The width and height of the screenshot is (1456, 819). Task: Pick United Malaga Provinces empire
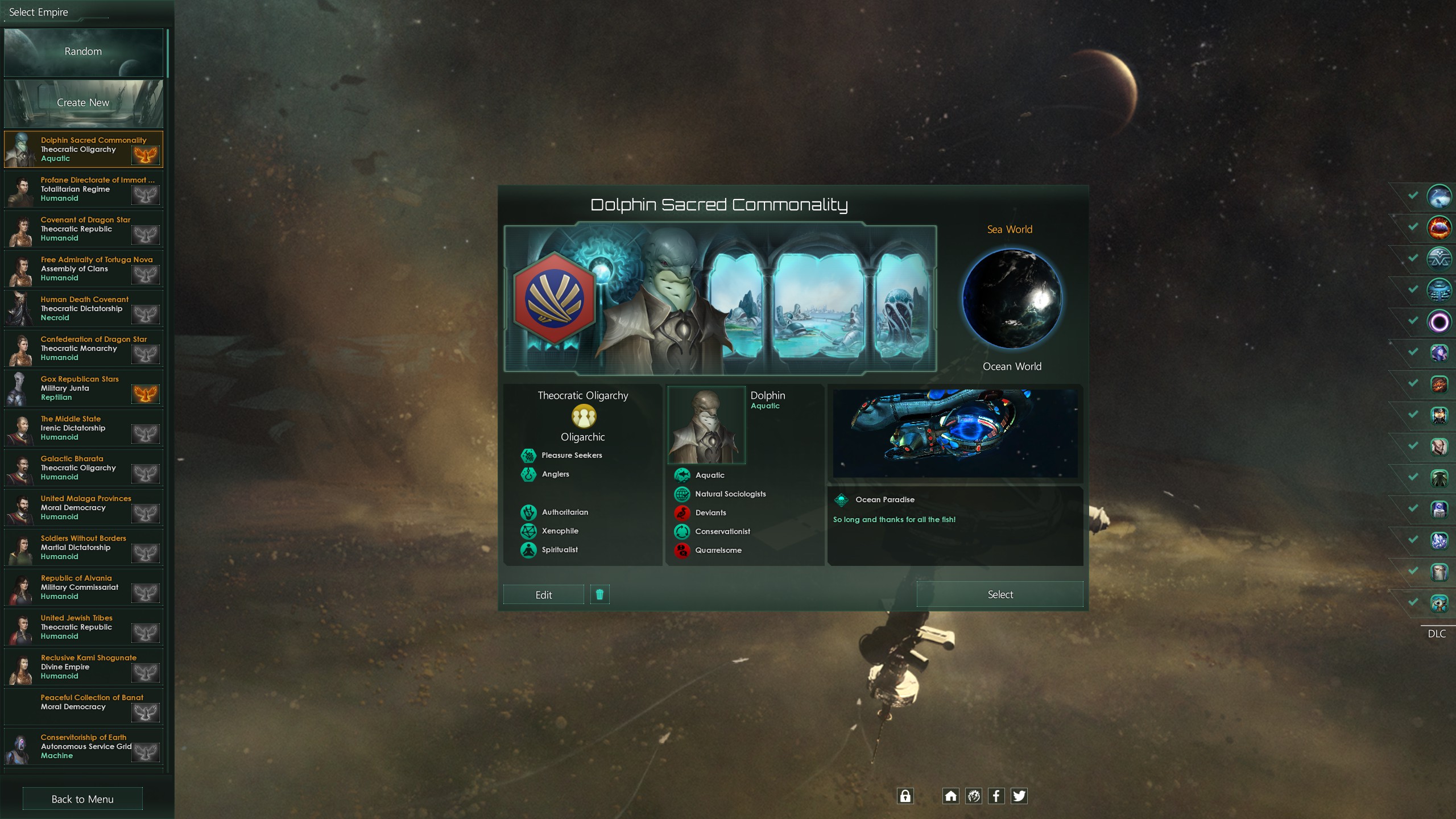(x=84, y=508)
